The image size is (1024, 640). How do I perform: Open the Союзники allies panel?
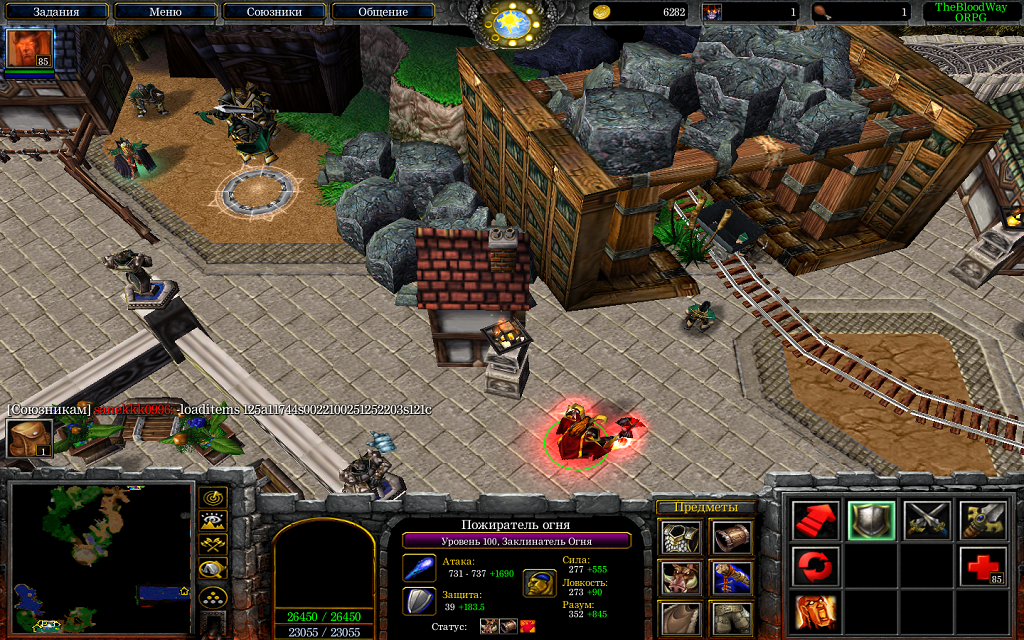(x=274, y=12)
